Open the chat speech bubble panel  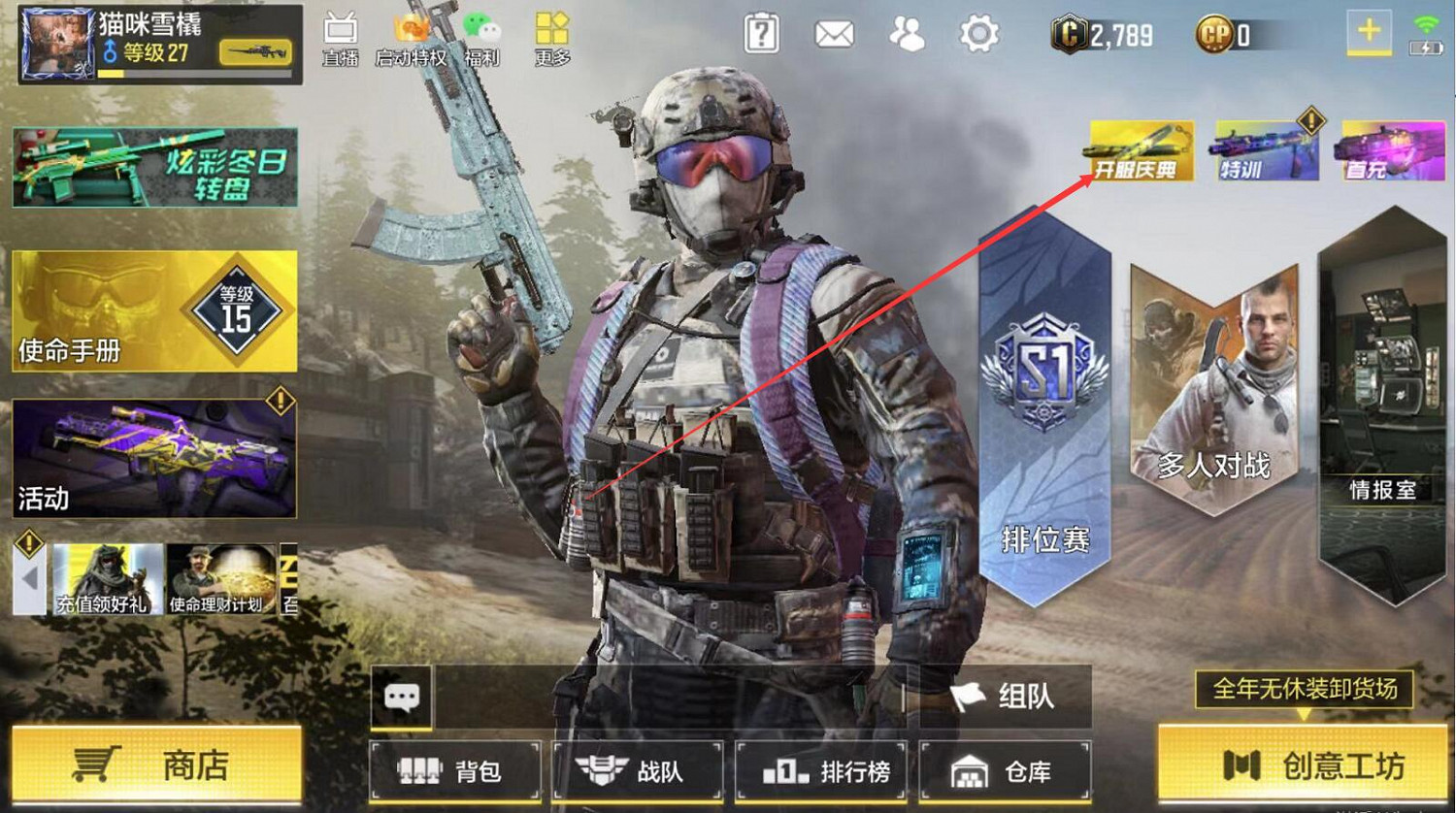tap(402, 696)
